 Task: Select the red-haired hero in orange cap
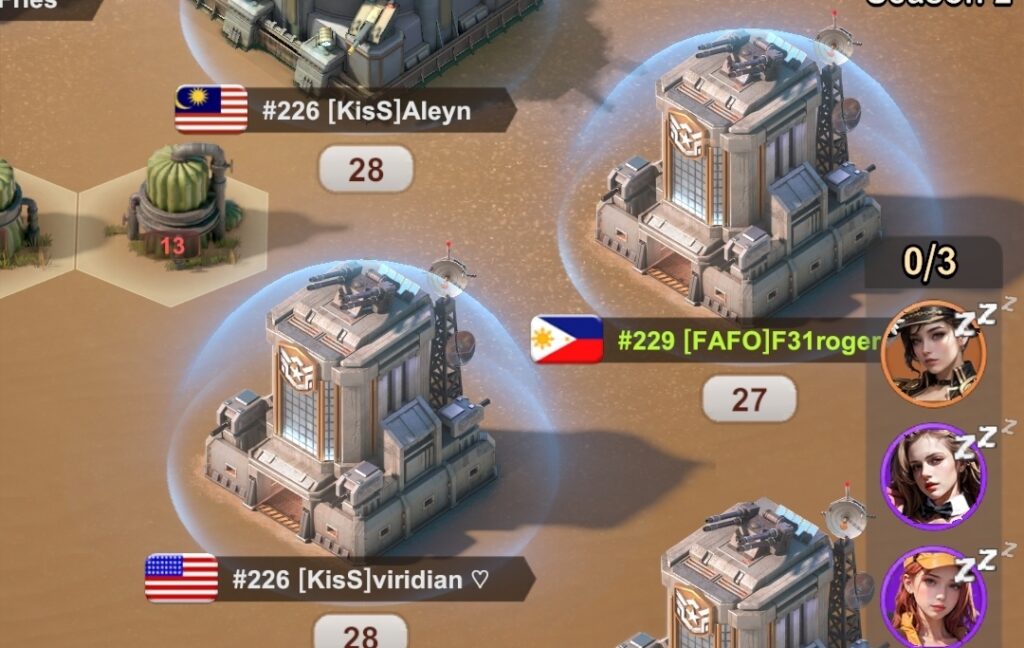(x=933, y=598)
